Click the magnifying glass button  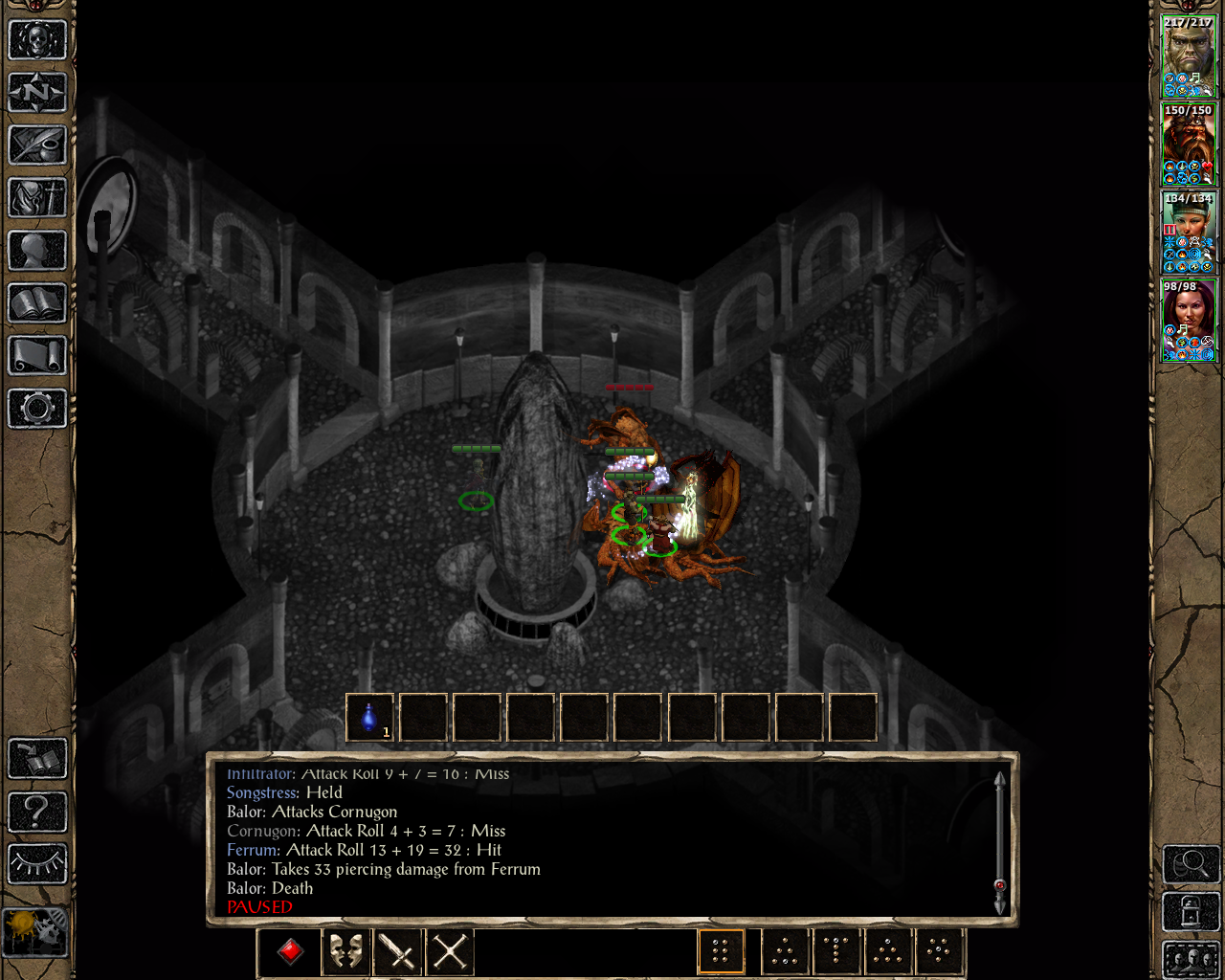pos(1191,864)
